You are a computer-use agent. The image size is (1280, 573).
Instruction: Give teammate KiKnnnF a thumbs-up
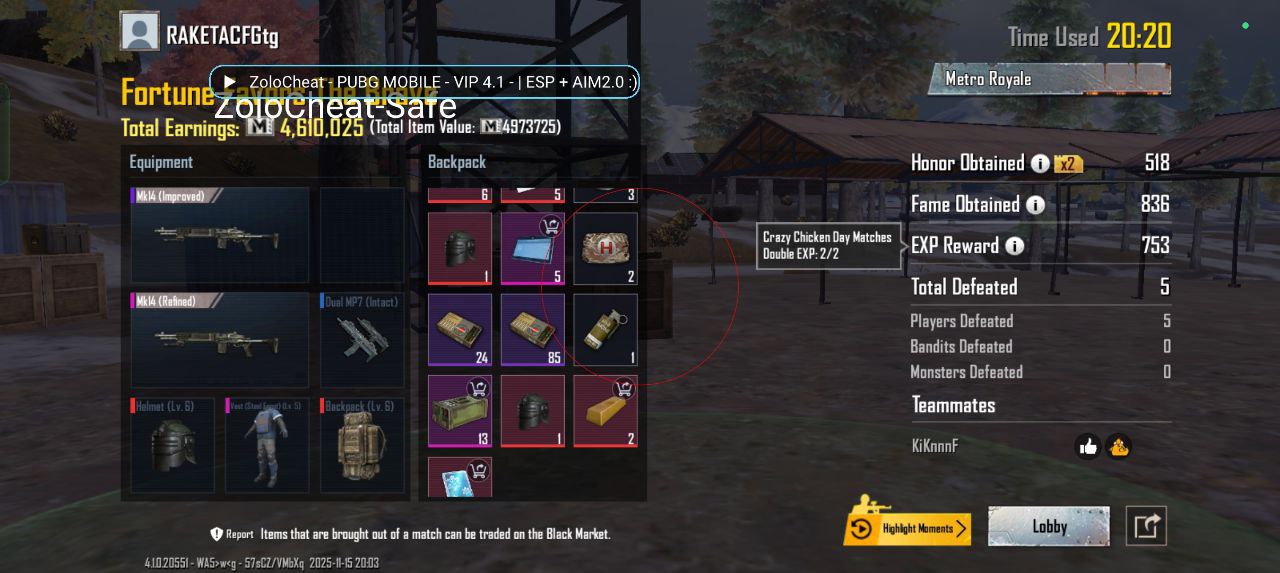coord(1088,447)
